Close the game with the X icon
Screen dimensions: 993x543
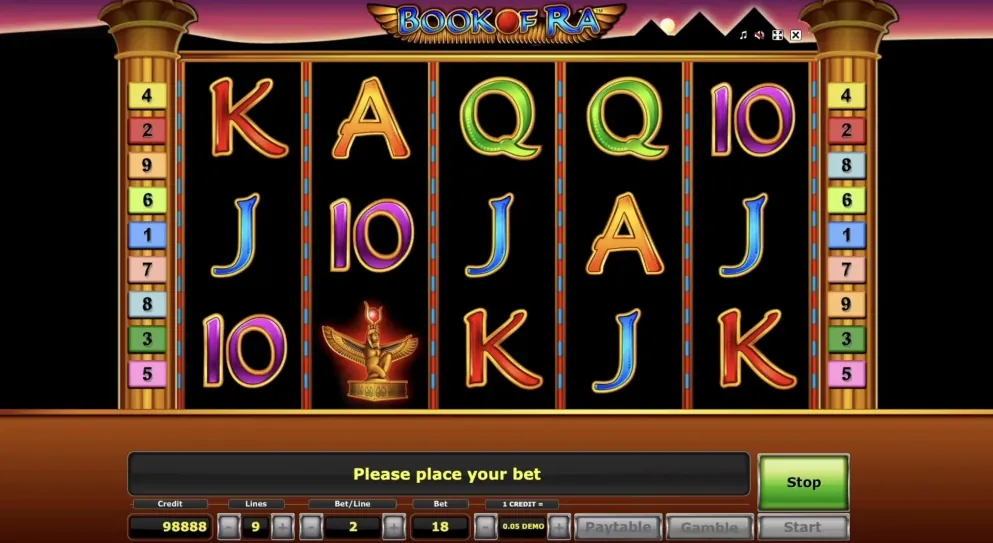point(796,35)
